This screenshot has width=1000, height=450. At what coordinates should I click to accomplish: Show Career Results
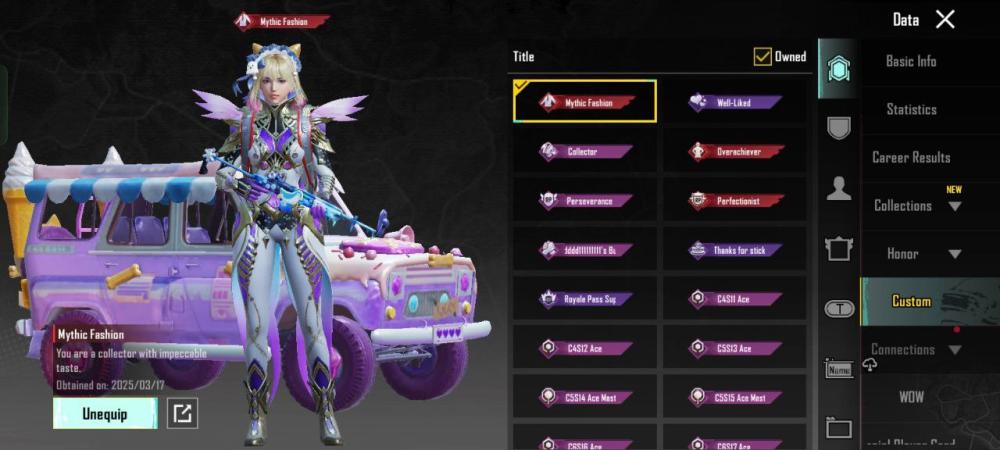911,157
